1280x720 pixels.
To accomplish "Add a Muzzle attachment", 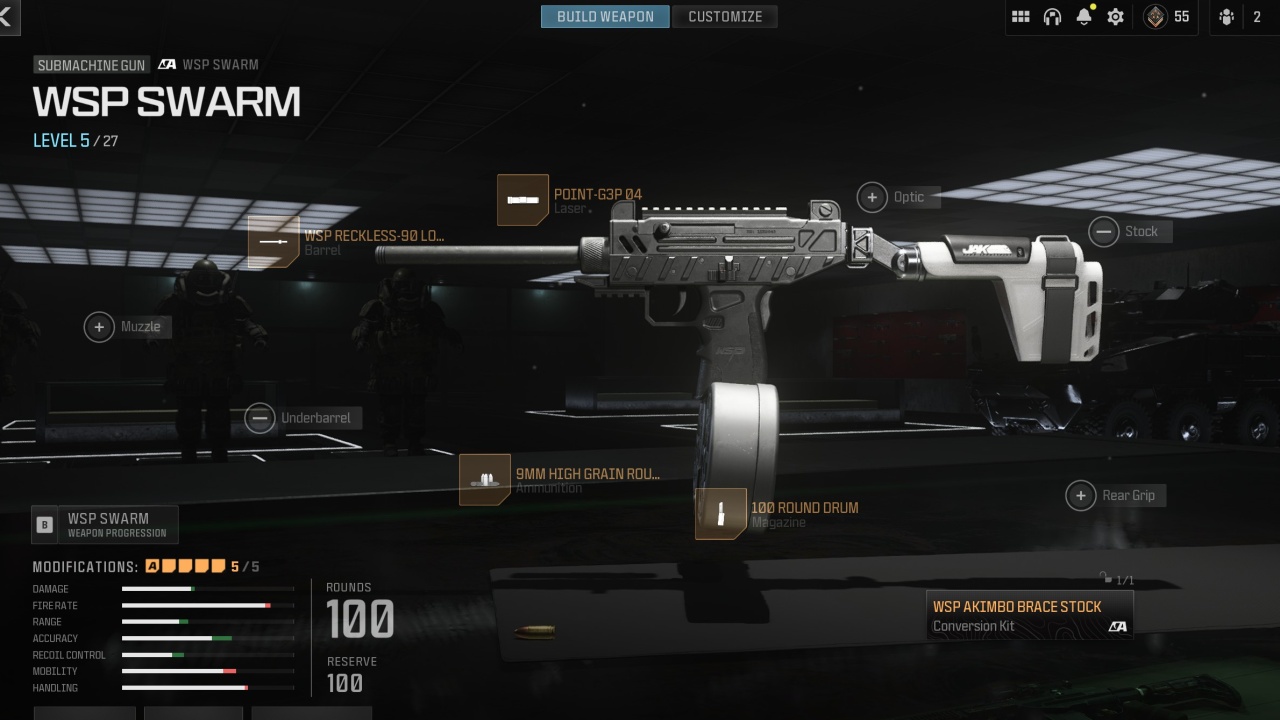I will [x=99, y=327].
